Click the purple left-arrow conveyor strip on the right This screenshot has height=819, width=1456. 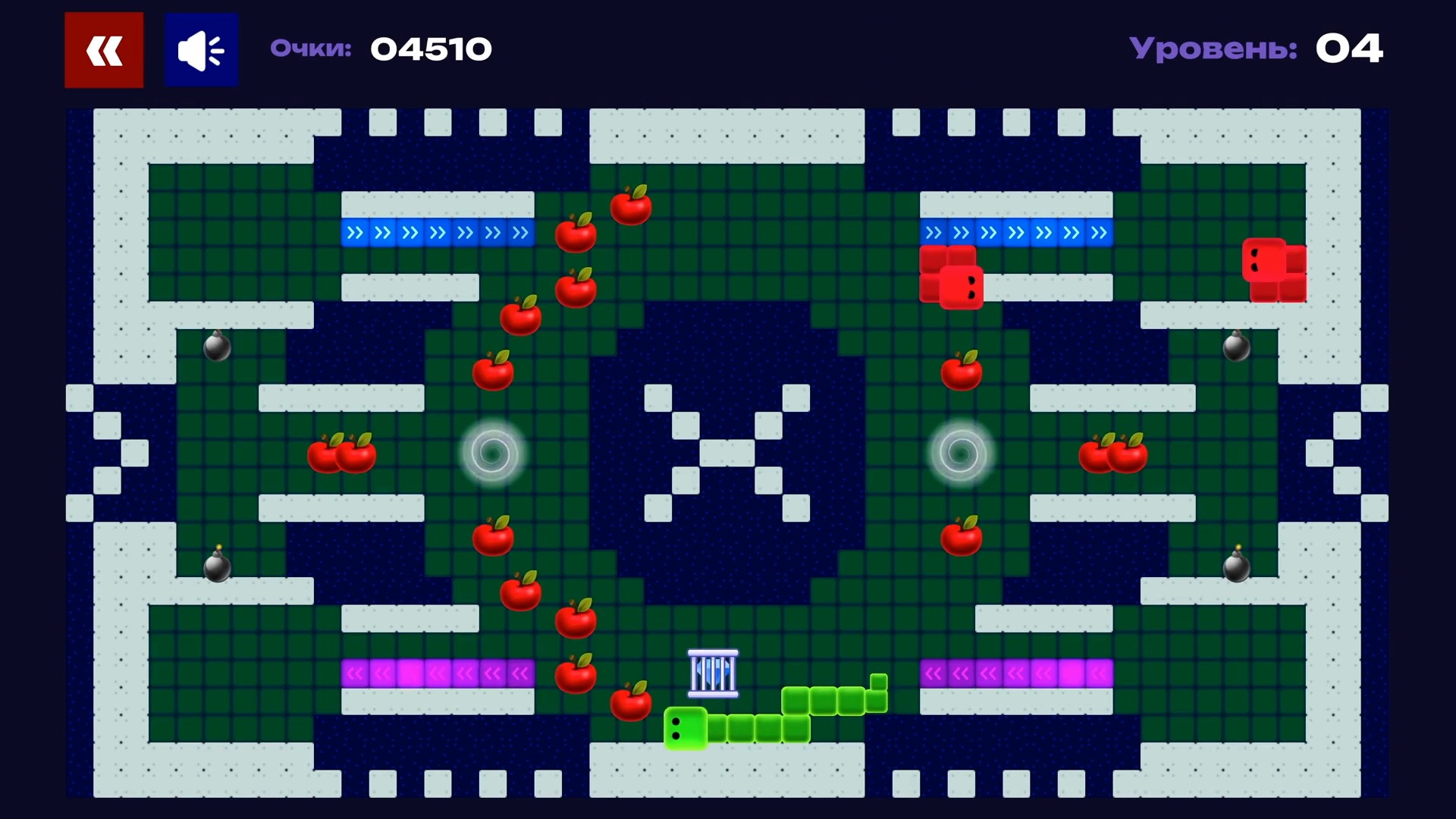click(x=1016, y=673)
